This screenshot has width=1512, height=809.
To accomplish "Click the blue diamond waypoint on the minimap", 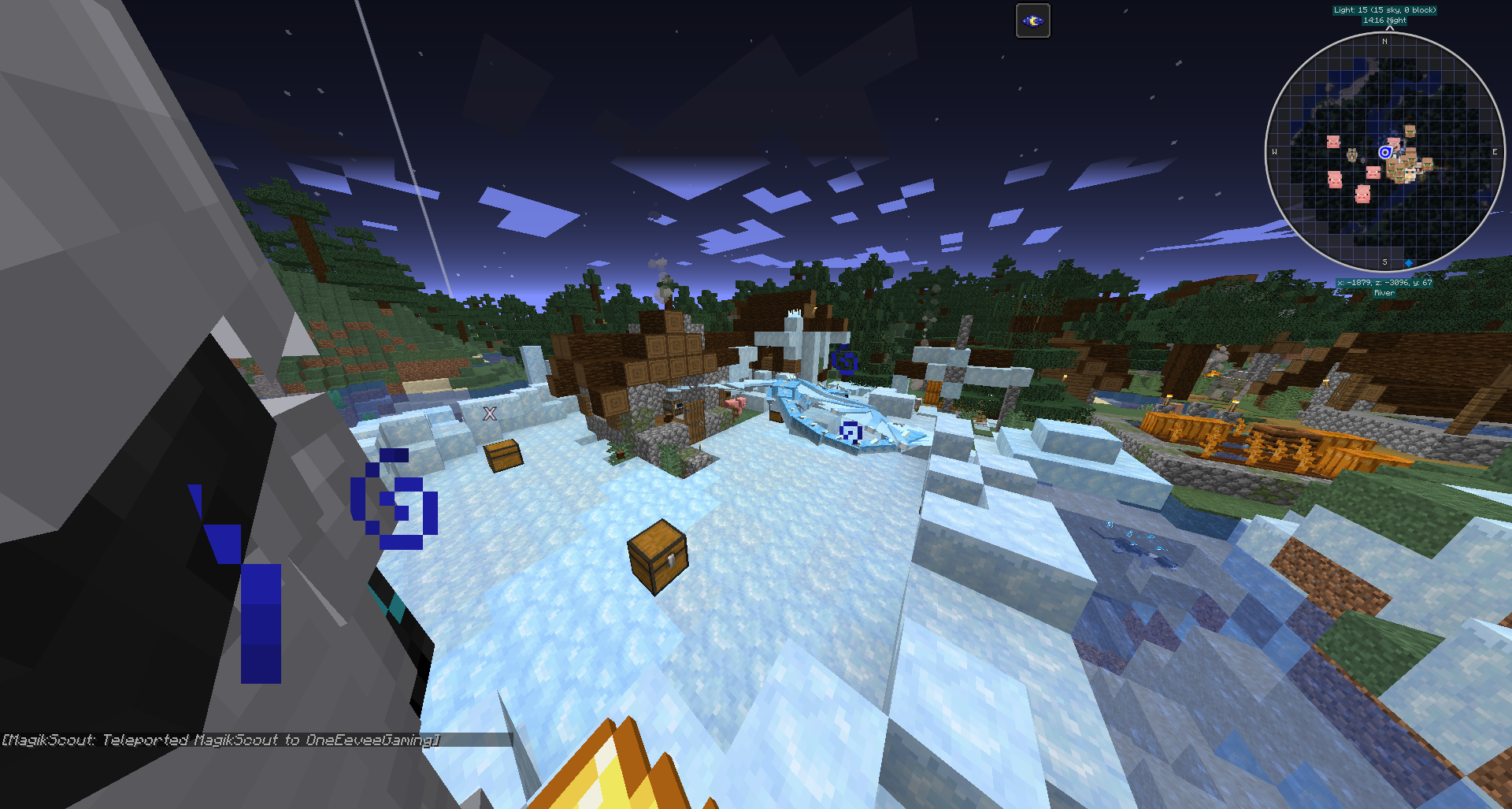I will coord(1409,262).
